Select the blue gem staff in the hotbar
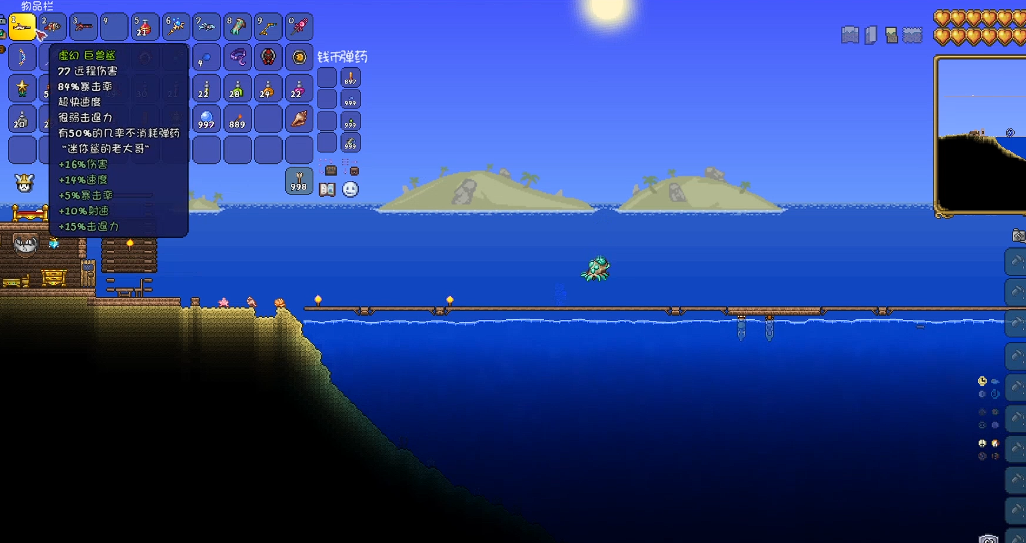This screenshot has height=543, width=1026. point(176,27)
